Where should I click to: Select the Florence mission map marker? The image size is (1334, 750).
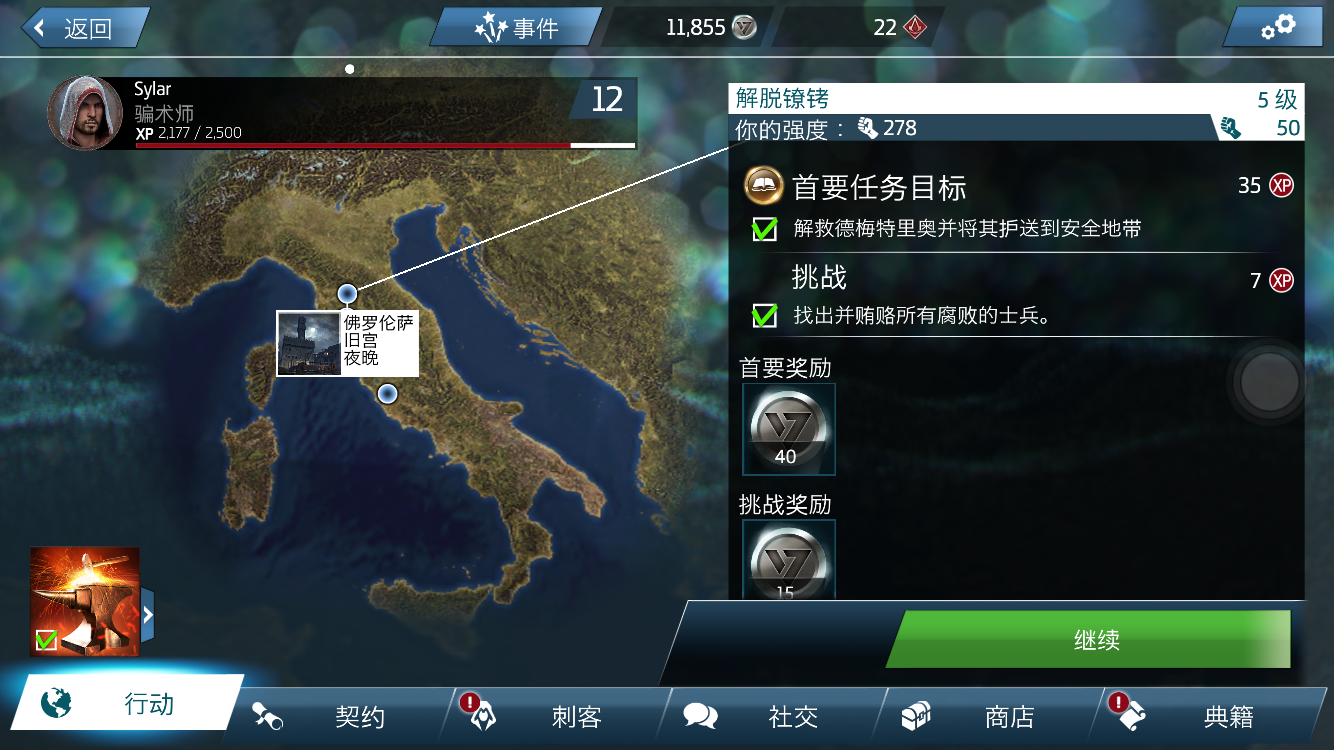tap(348, 293)
